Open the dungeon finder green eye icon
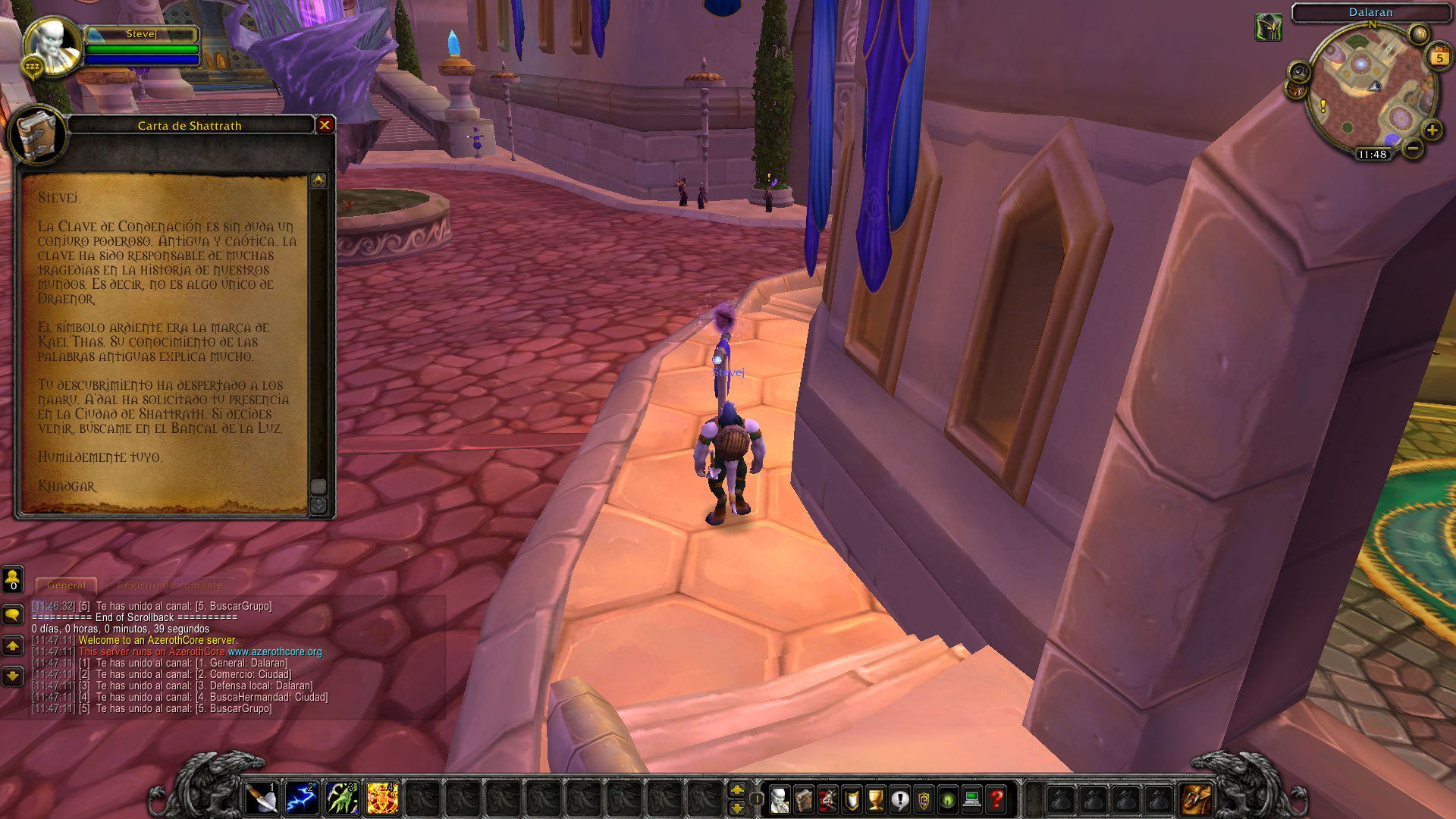Screen dimensions: 1456x819 (x=946, y=800)
